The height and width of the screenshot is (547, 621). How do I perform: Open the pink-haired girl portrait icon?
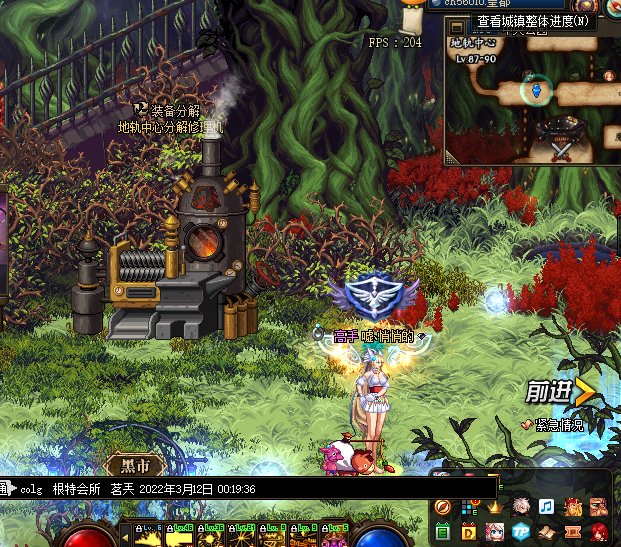(x=496, y=531)
